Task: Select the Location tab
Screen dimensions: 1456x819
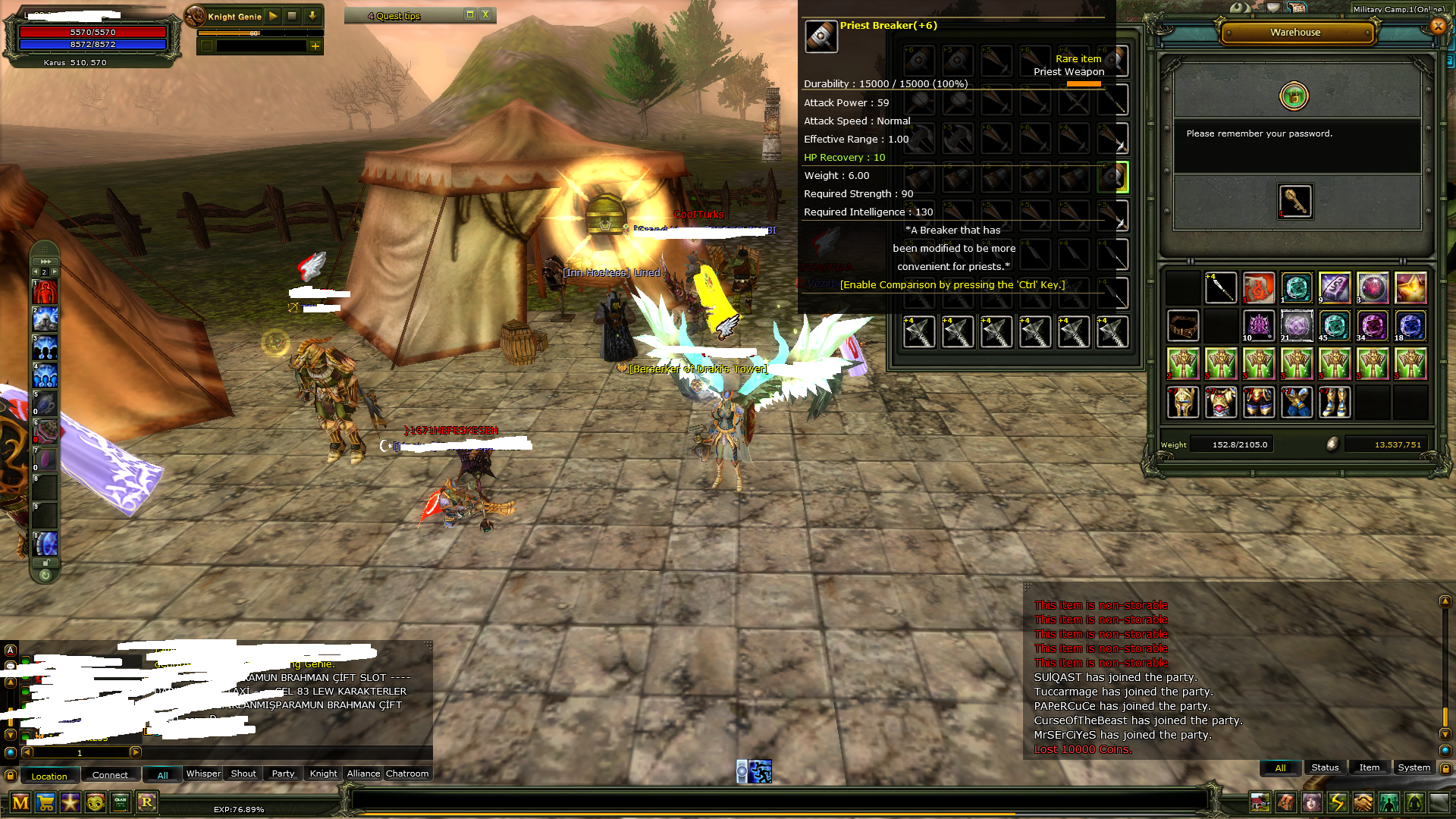Action: tap(49, 776)
